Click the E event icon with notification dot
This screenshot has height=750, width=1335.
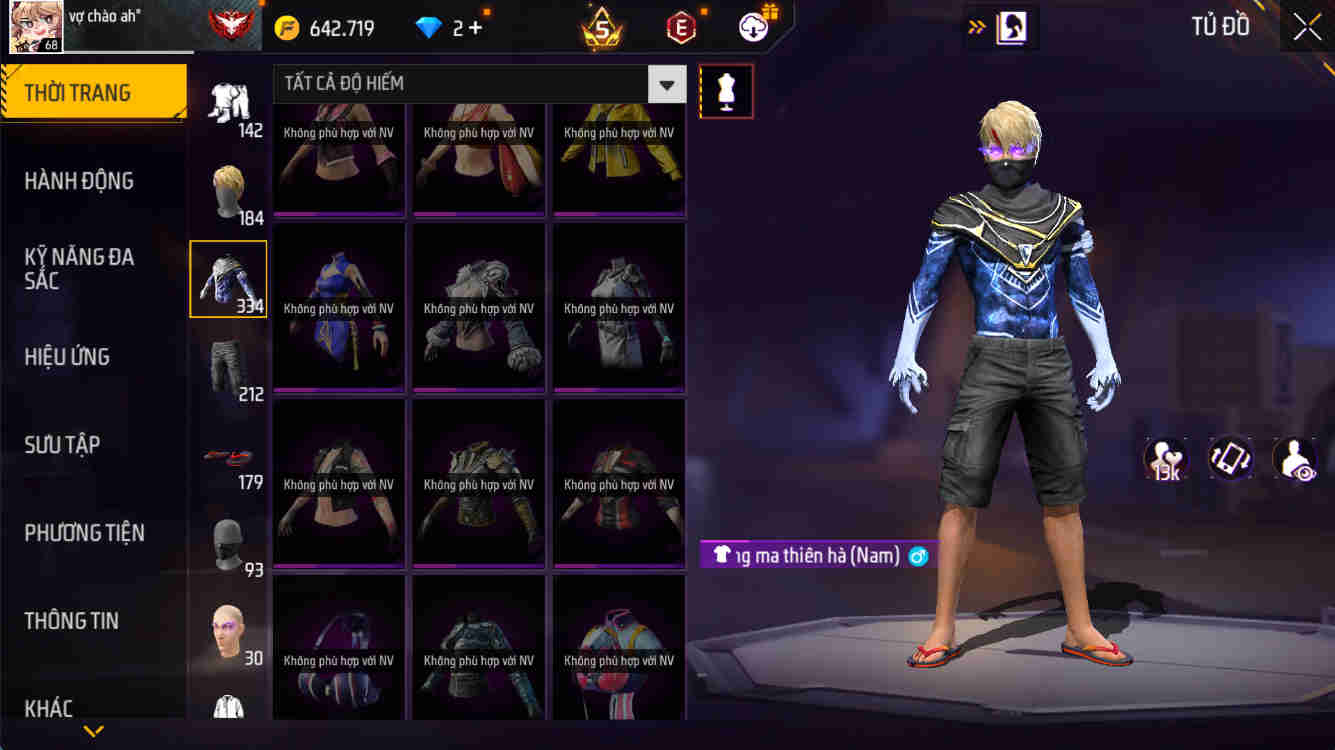click(681, 27)
